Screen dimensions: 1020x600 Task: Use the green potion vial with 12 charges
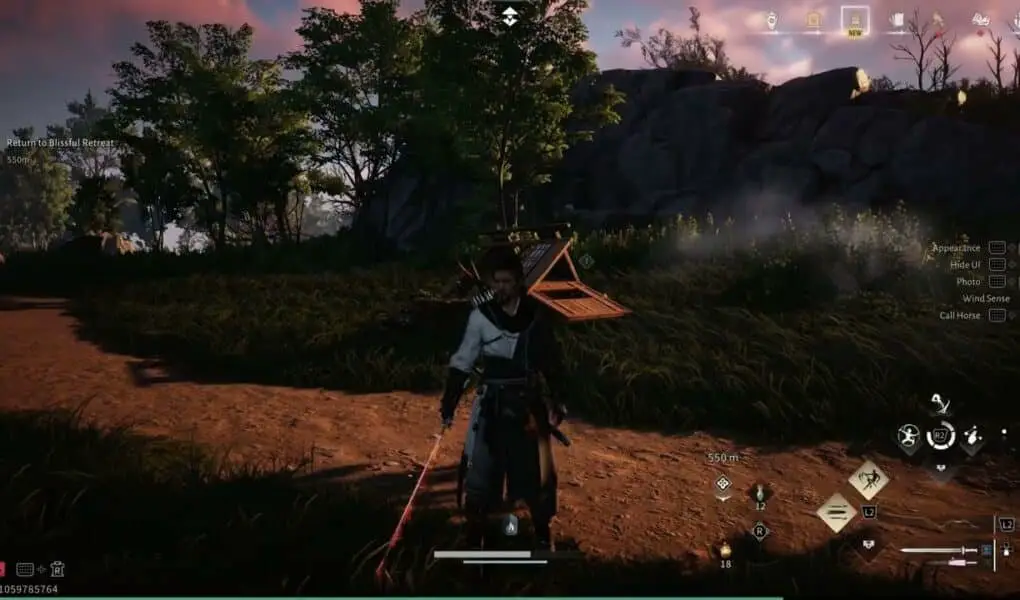pyautogui.click(x=759, y=492)
